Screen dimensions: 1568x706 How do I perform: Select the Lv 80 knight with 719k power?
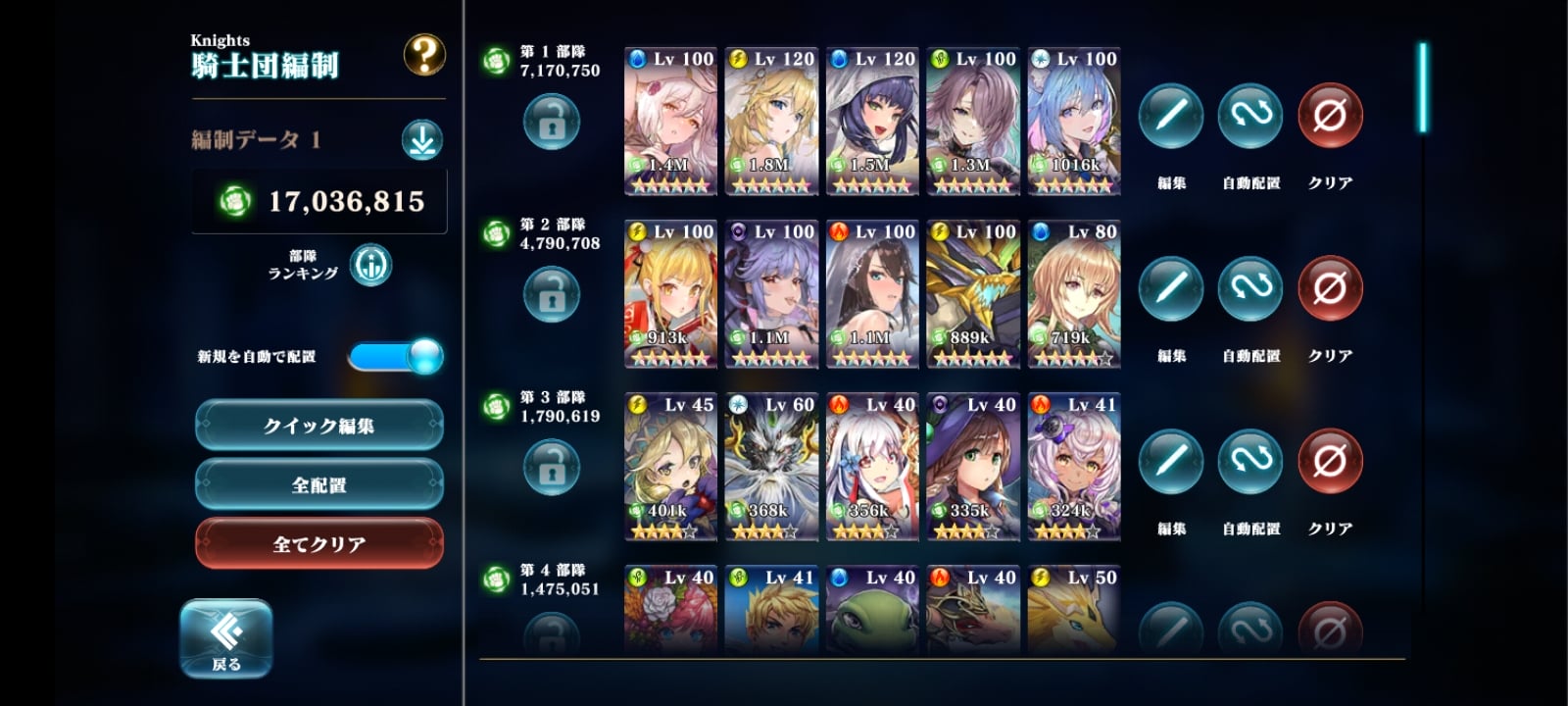click(x=1074, y=294)
